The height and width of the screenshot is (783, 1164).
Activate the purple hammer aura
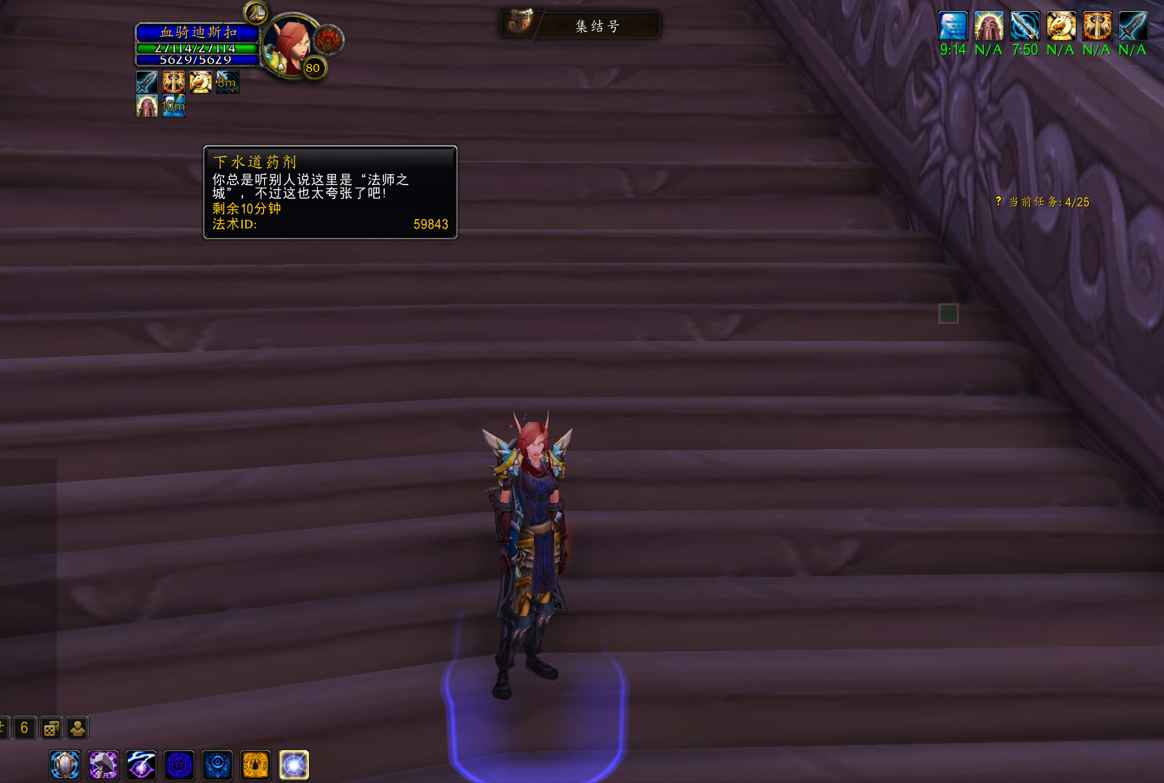pos(103,765)
